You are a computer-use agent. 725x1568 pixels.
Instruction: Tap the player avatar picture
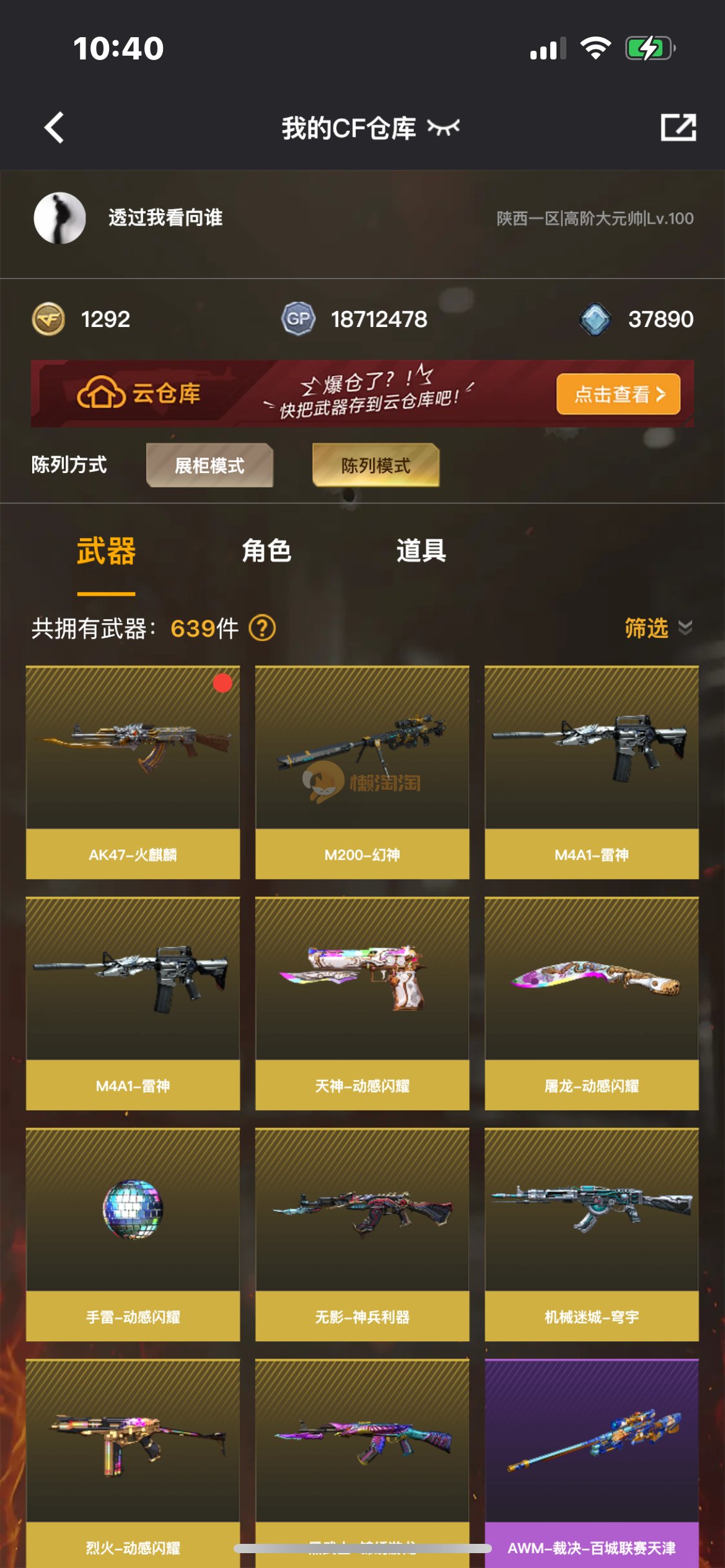pos(59,218)
